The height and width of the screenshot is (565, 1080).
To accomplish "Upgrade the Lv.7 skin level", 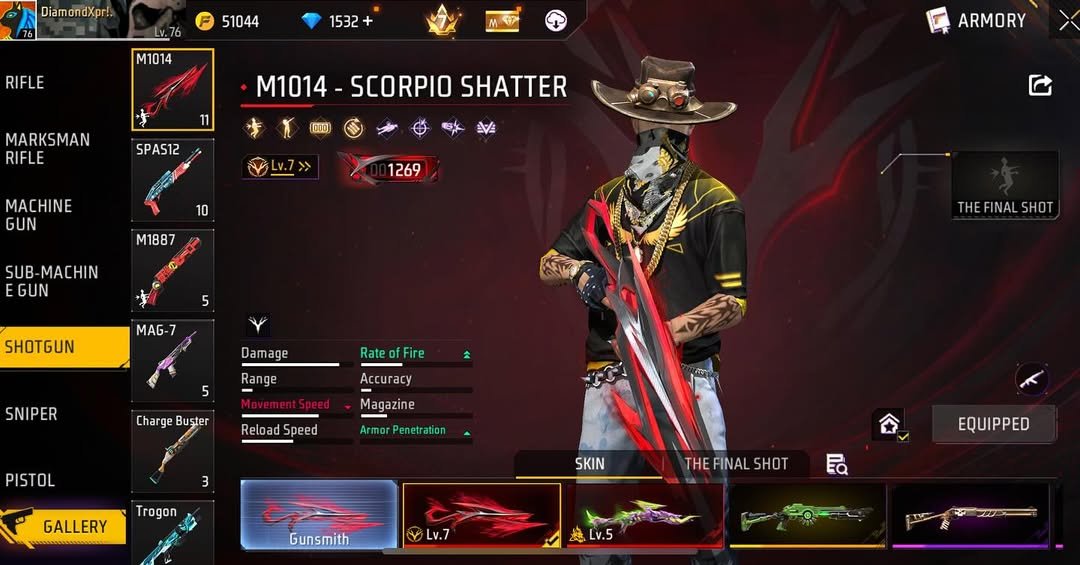I will [280, 167].
